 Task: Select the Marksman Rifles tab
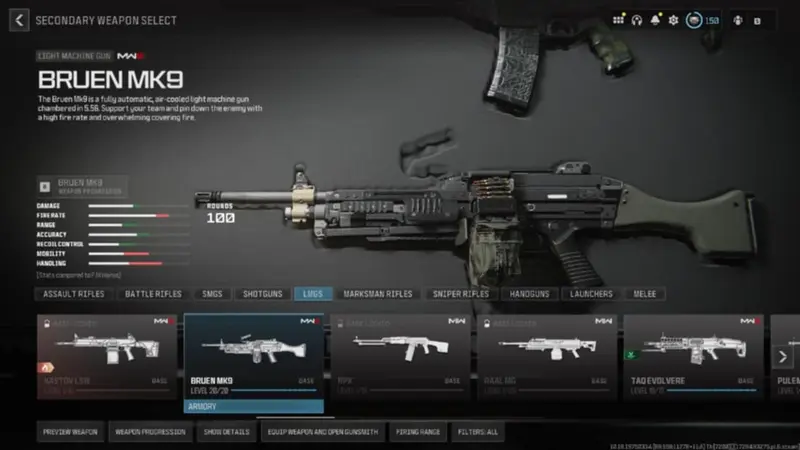[377, 294]
